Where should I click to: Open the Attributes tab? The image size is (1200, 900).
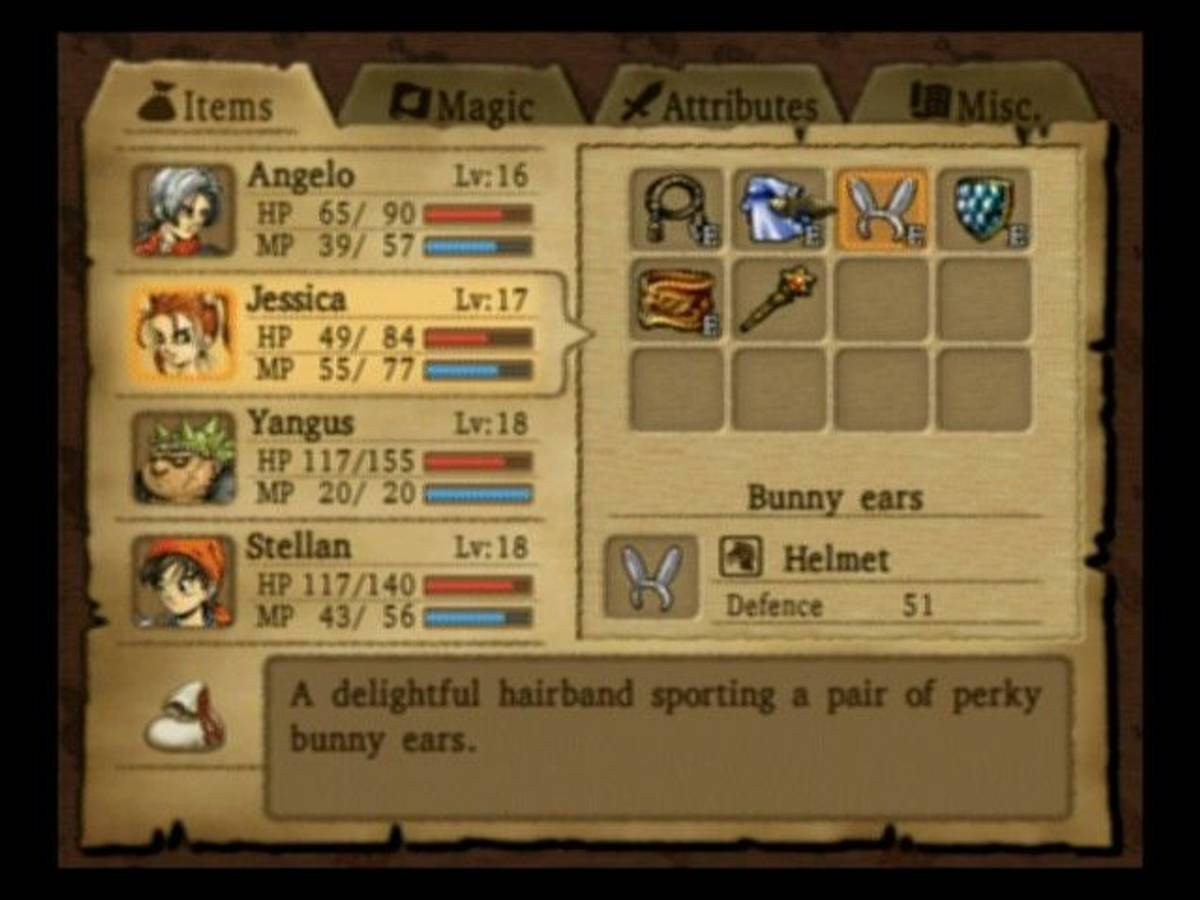point(720,104)
